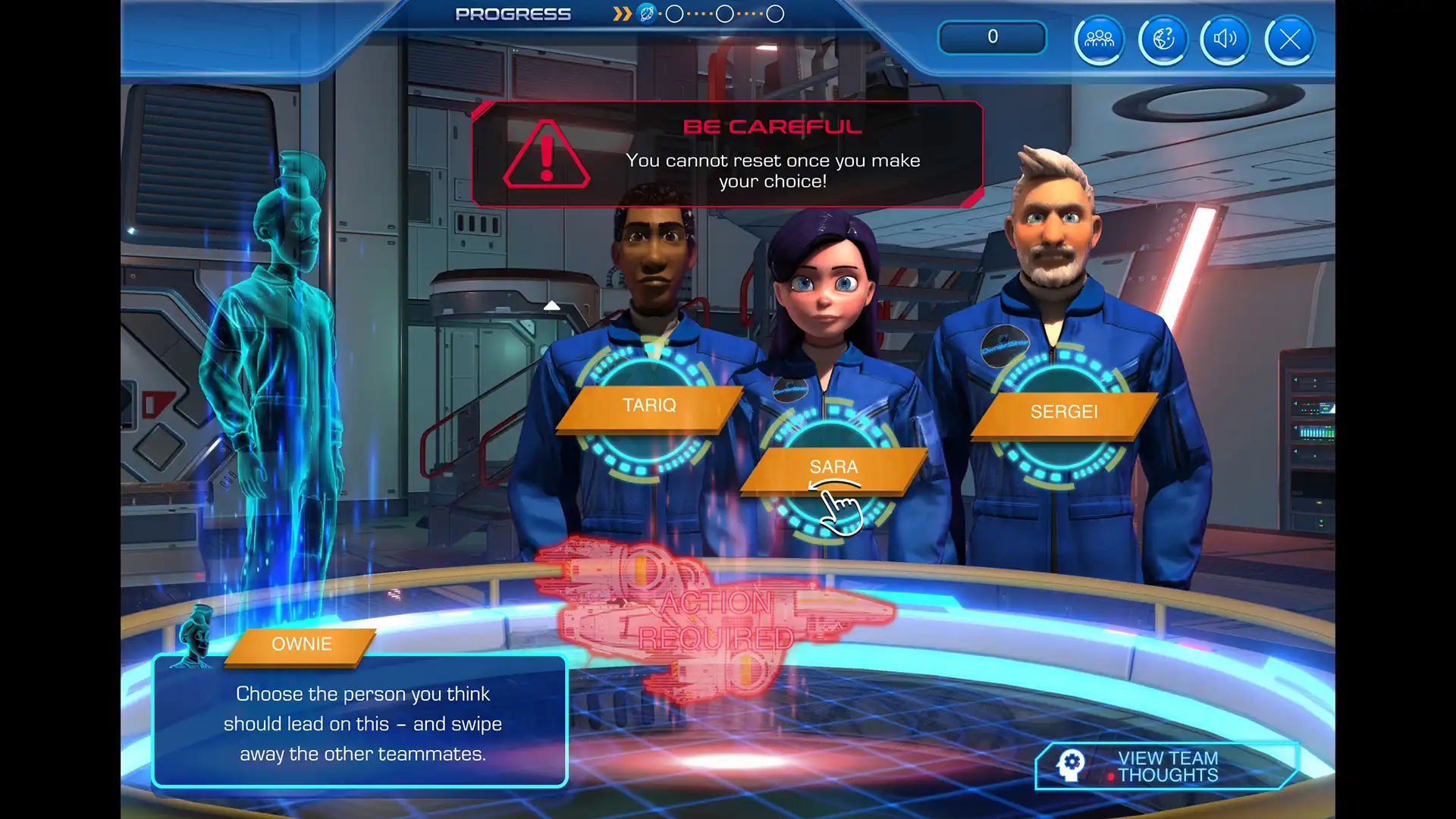The width and height of the screenshot is (1456, 819).
Task: Open the View Team Thoughts panel
Action: click(1166, 766)
